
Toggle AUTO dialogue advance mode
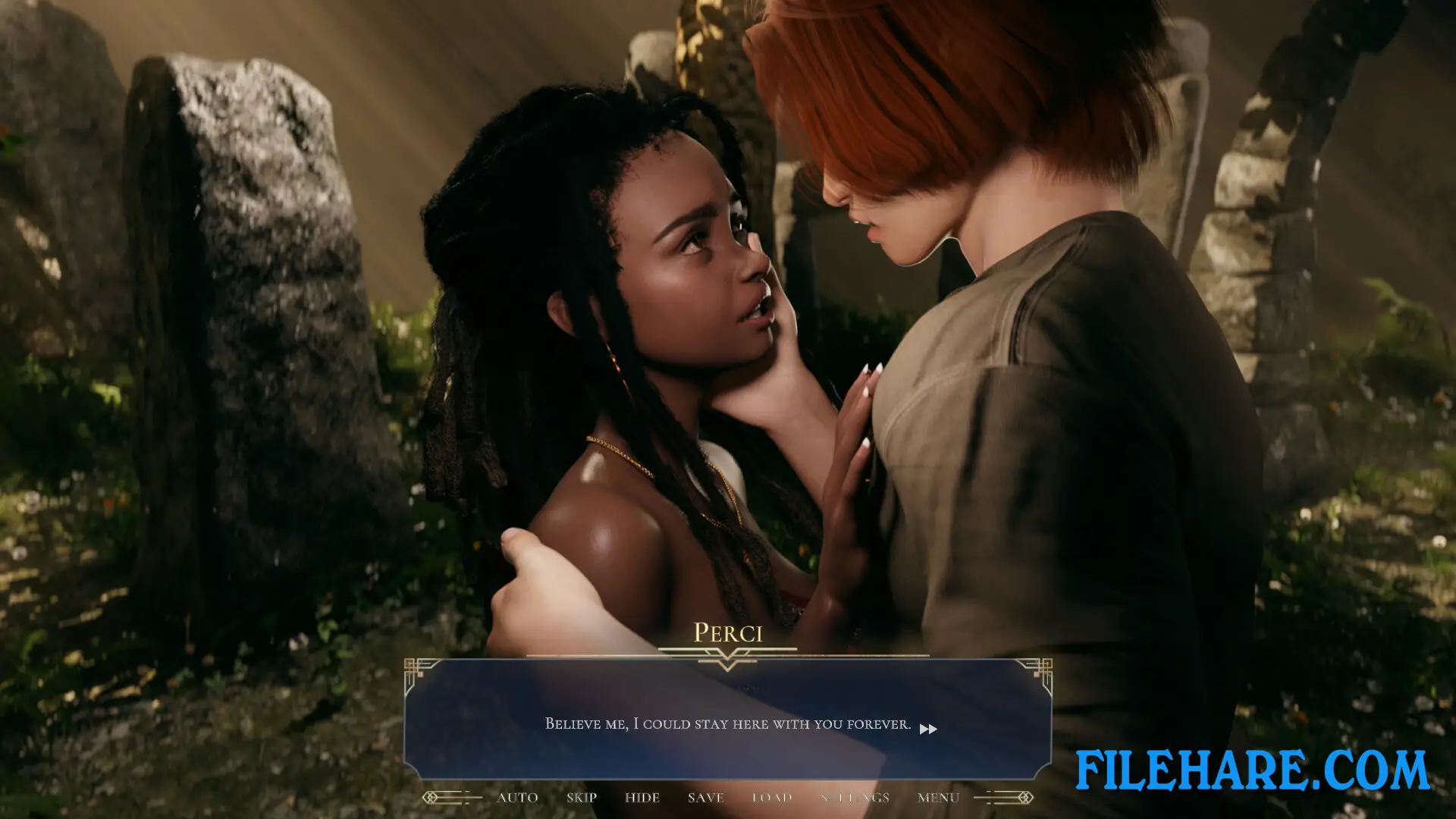[516, 797]
